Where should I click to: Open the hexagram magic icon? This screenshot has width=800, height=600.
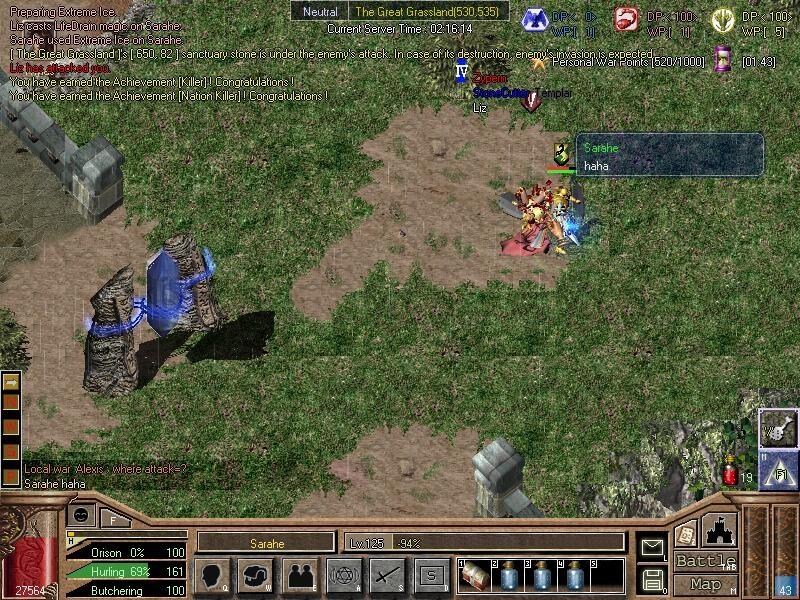click(343, 575)
